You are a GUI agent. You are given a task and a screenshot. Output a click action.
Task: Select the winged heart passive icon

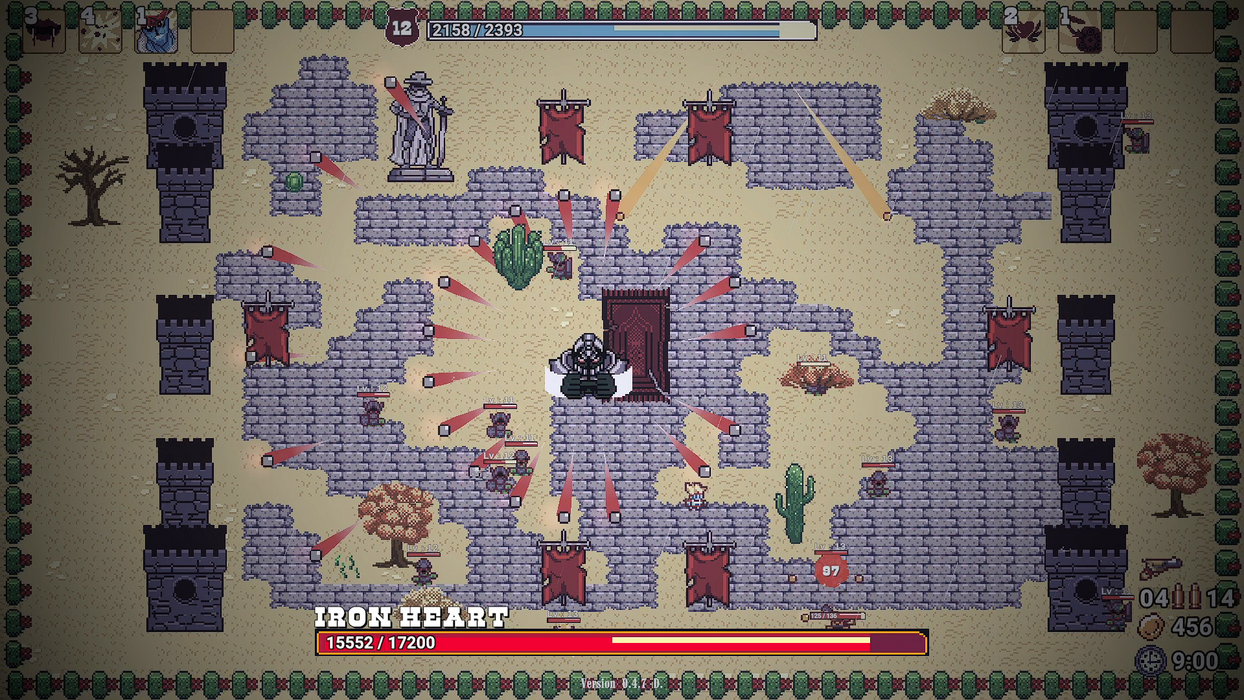coord(1025,32)
